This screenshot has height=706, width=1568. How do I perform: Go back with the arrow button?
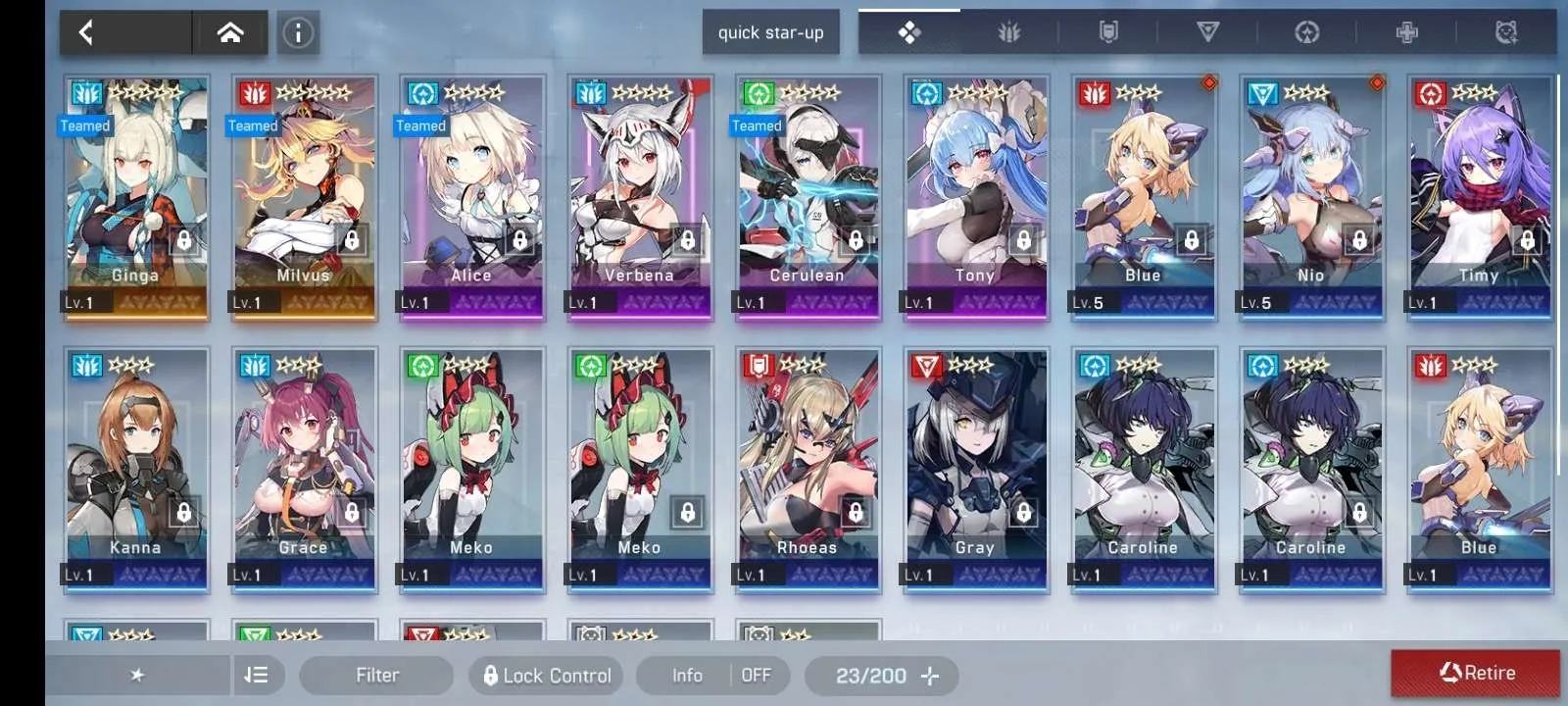tap(87, 33)
